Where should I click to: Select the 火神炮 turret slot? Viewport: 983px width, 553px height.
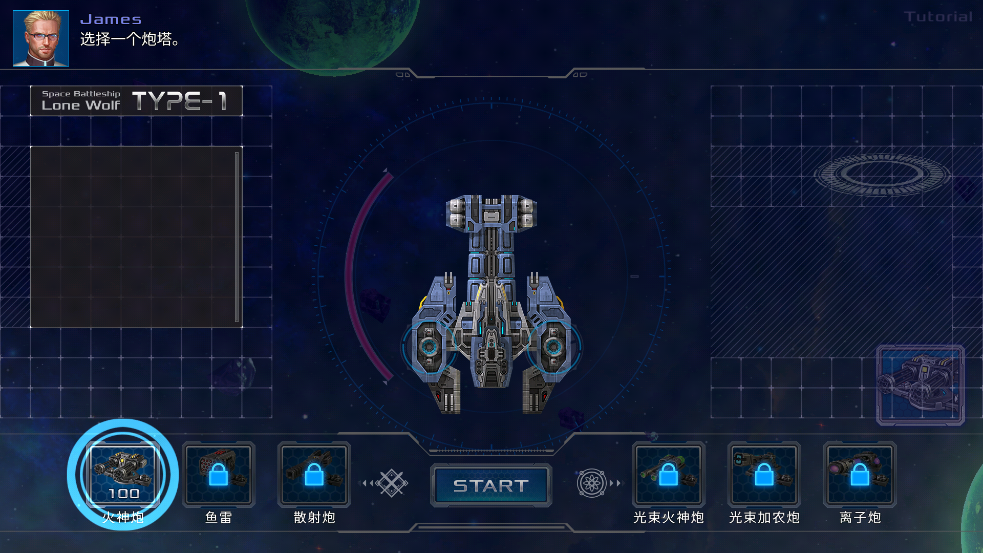point(124,474)
